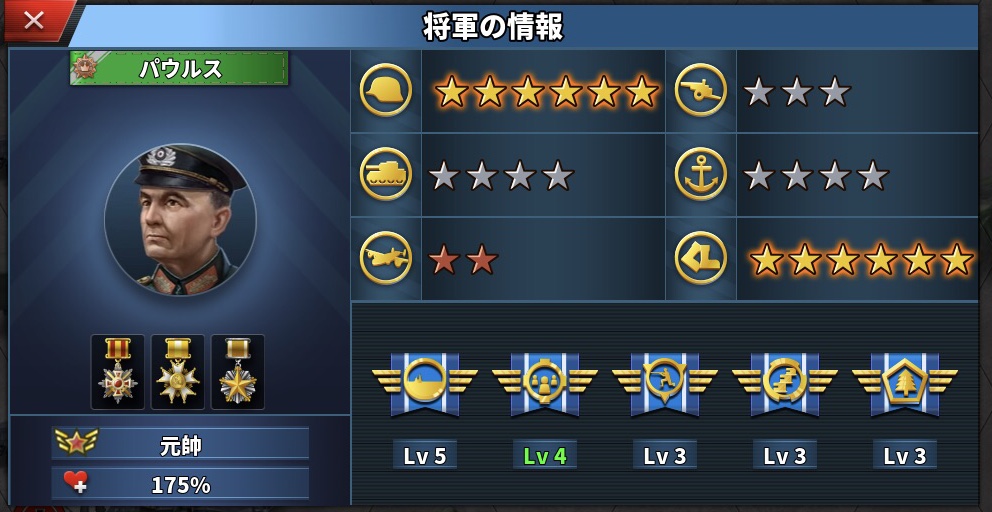The image size is (992, 512).
Task: Click the green パウルス name banner
Action: [x=180, y=68]
